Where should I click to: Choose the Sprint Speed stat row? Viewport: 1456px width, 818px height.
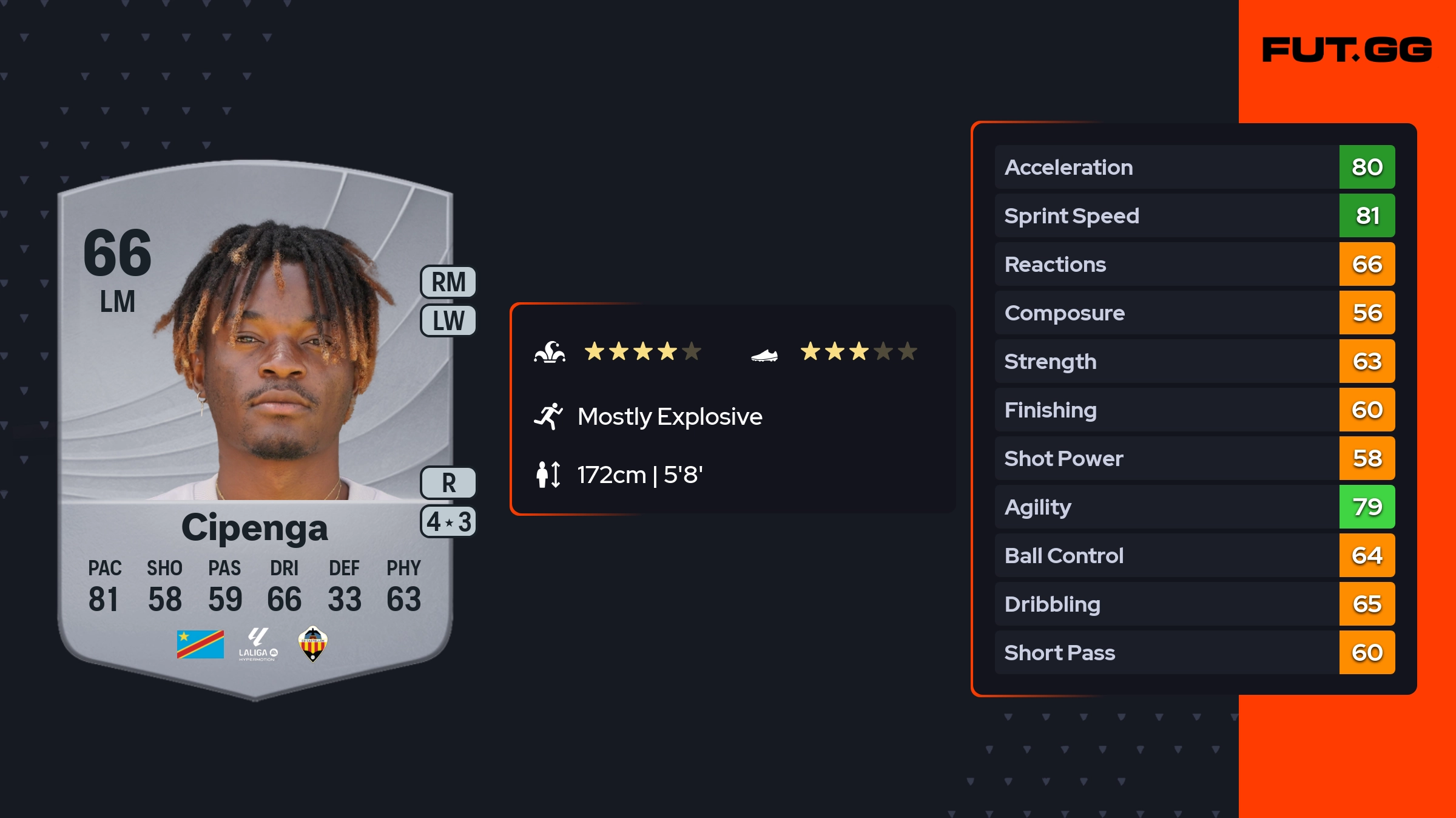click(x=1194, y=215)
